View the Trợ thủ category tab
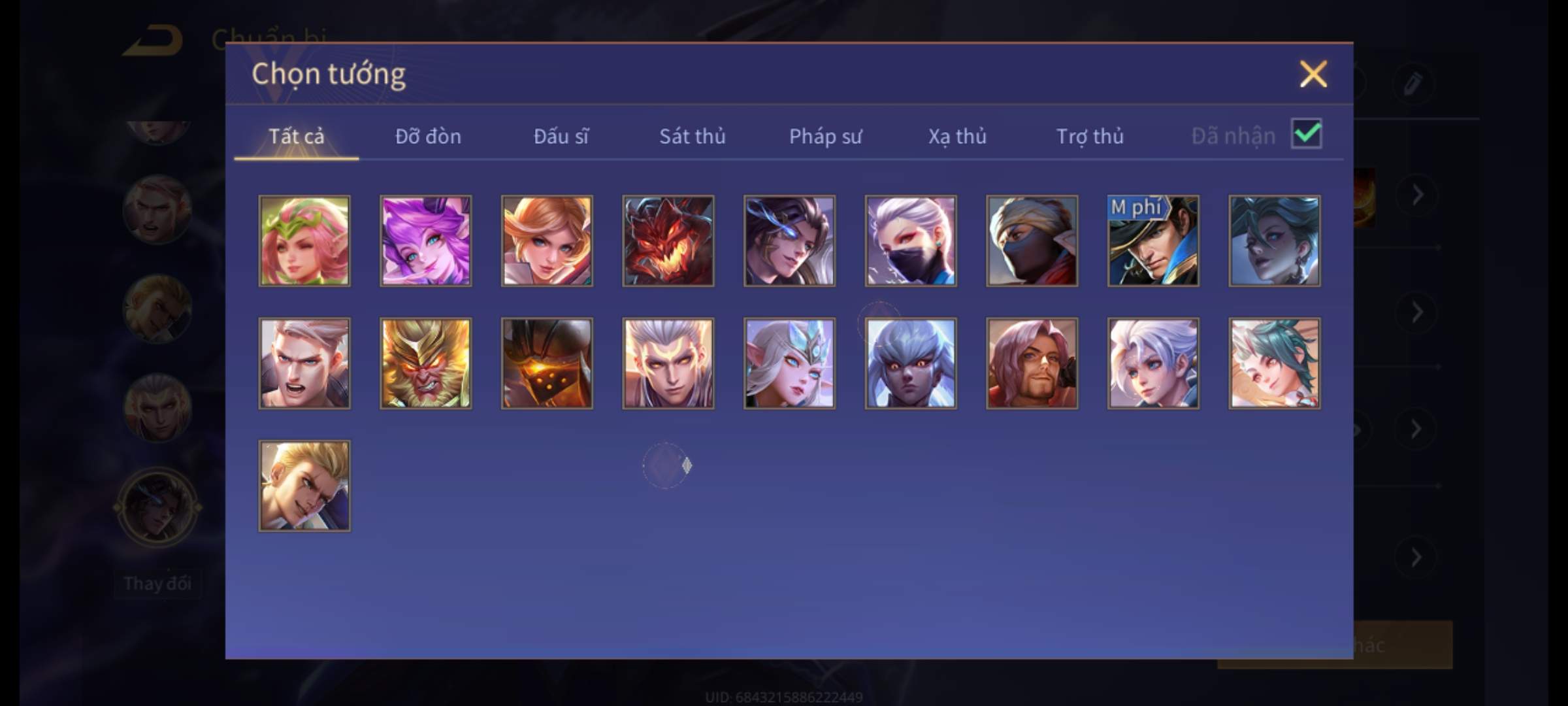This screenshot has height=706, width=1568. (1090, 136)
